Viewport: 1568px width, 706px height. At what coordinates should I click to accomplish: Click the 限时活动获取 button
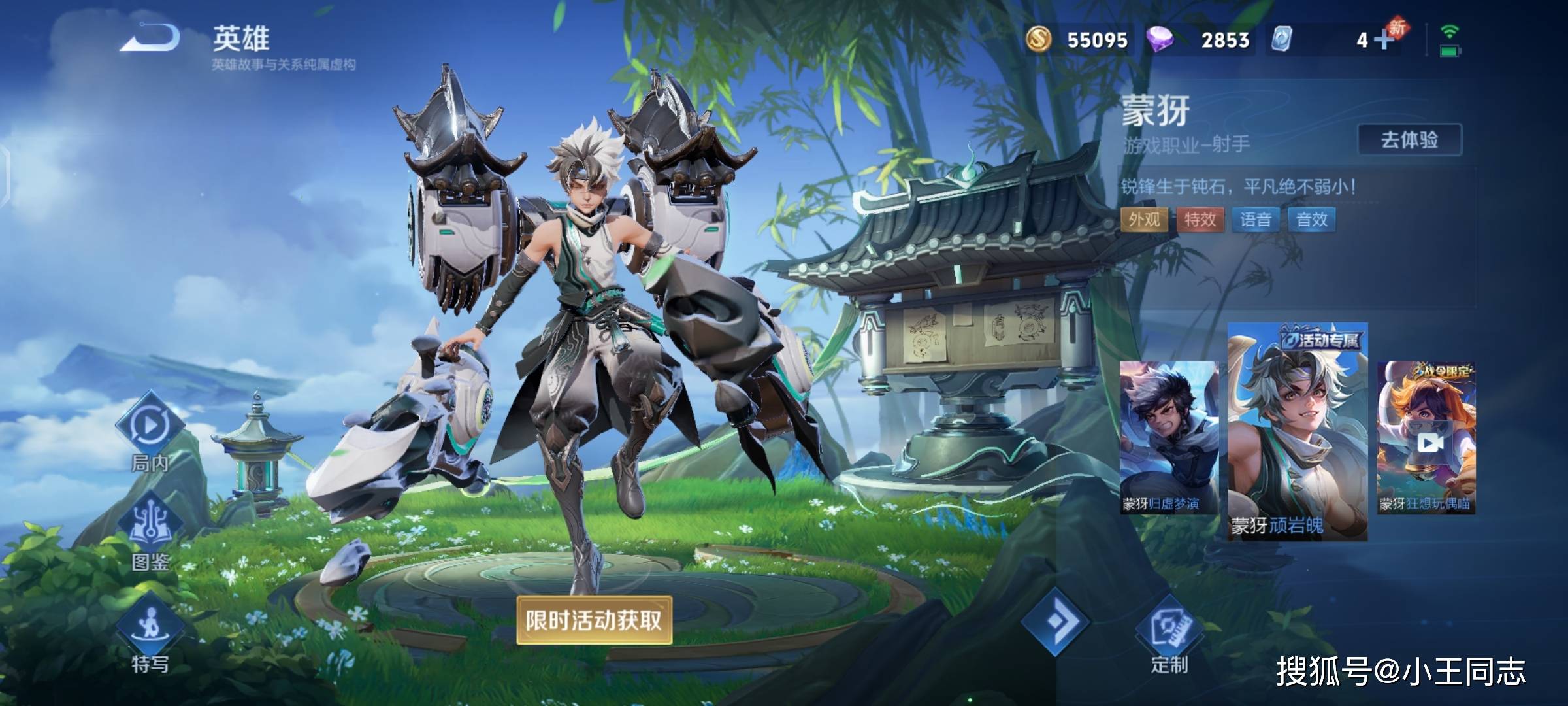[594, 620]
